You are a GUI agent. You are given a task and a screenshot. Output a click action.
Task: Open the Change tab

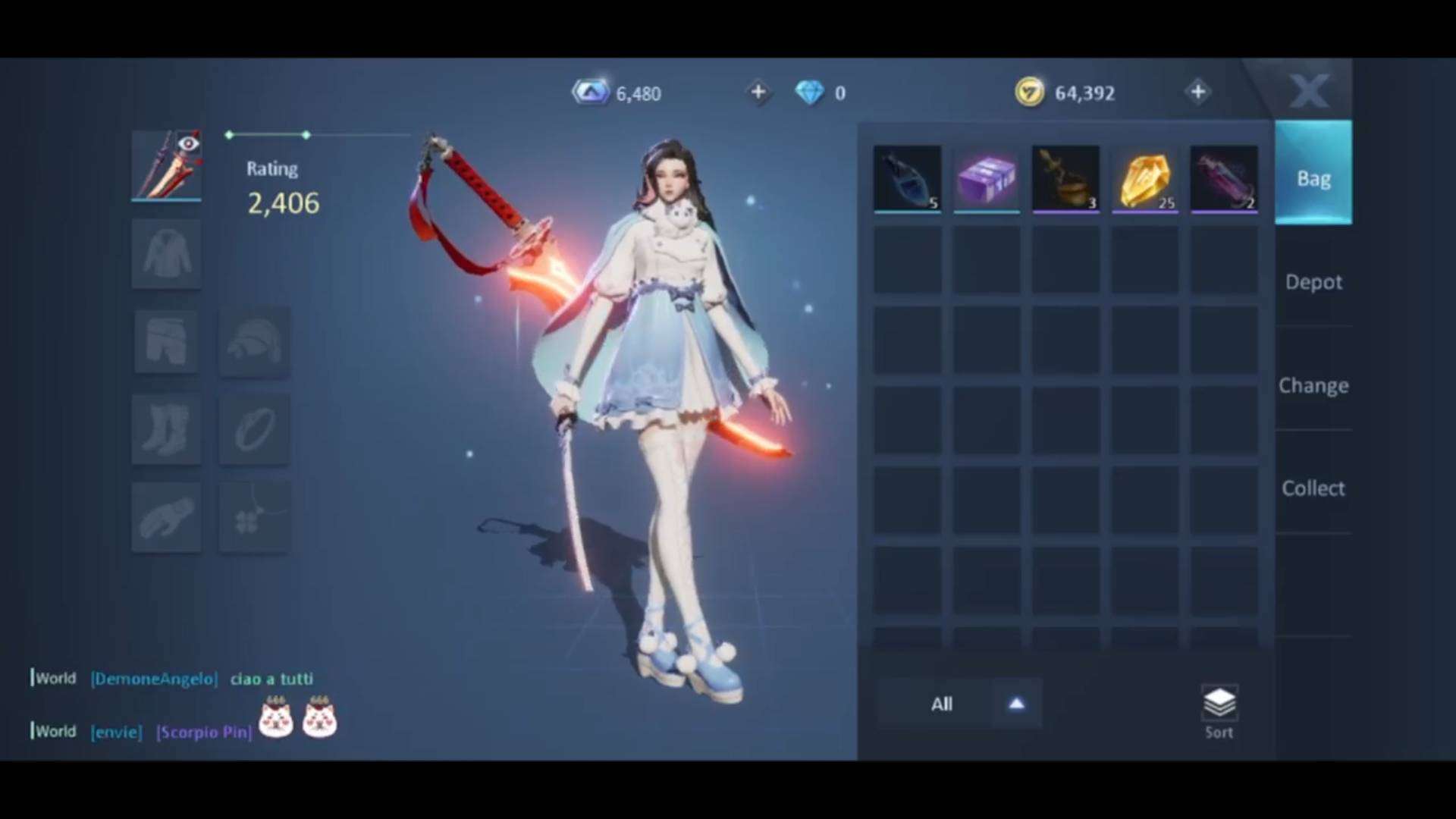(x=1313, y=385)
